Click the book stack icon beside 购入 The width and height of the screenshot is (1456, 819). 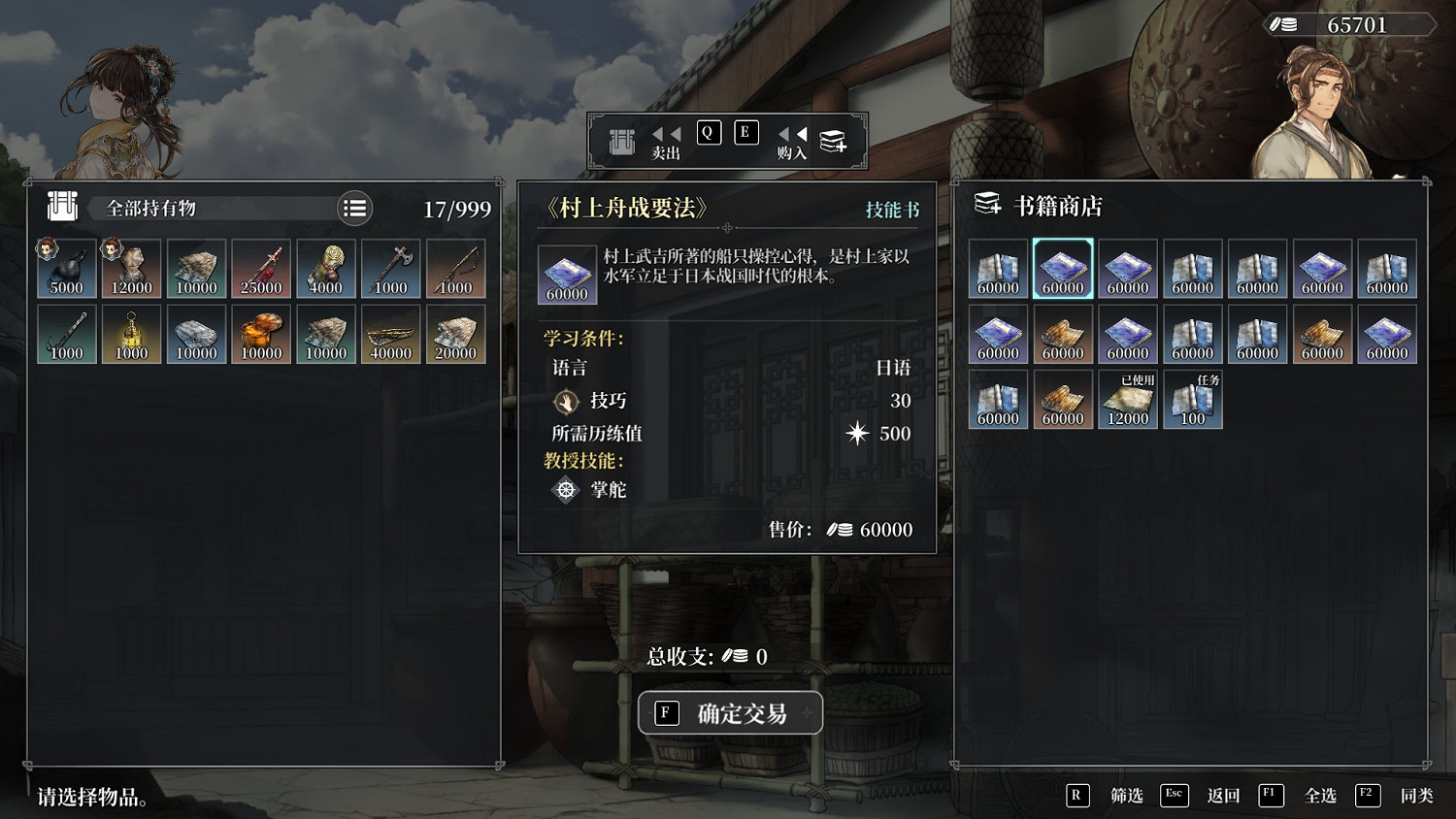(832, 140)
